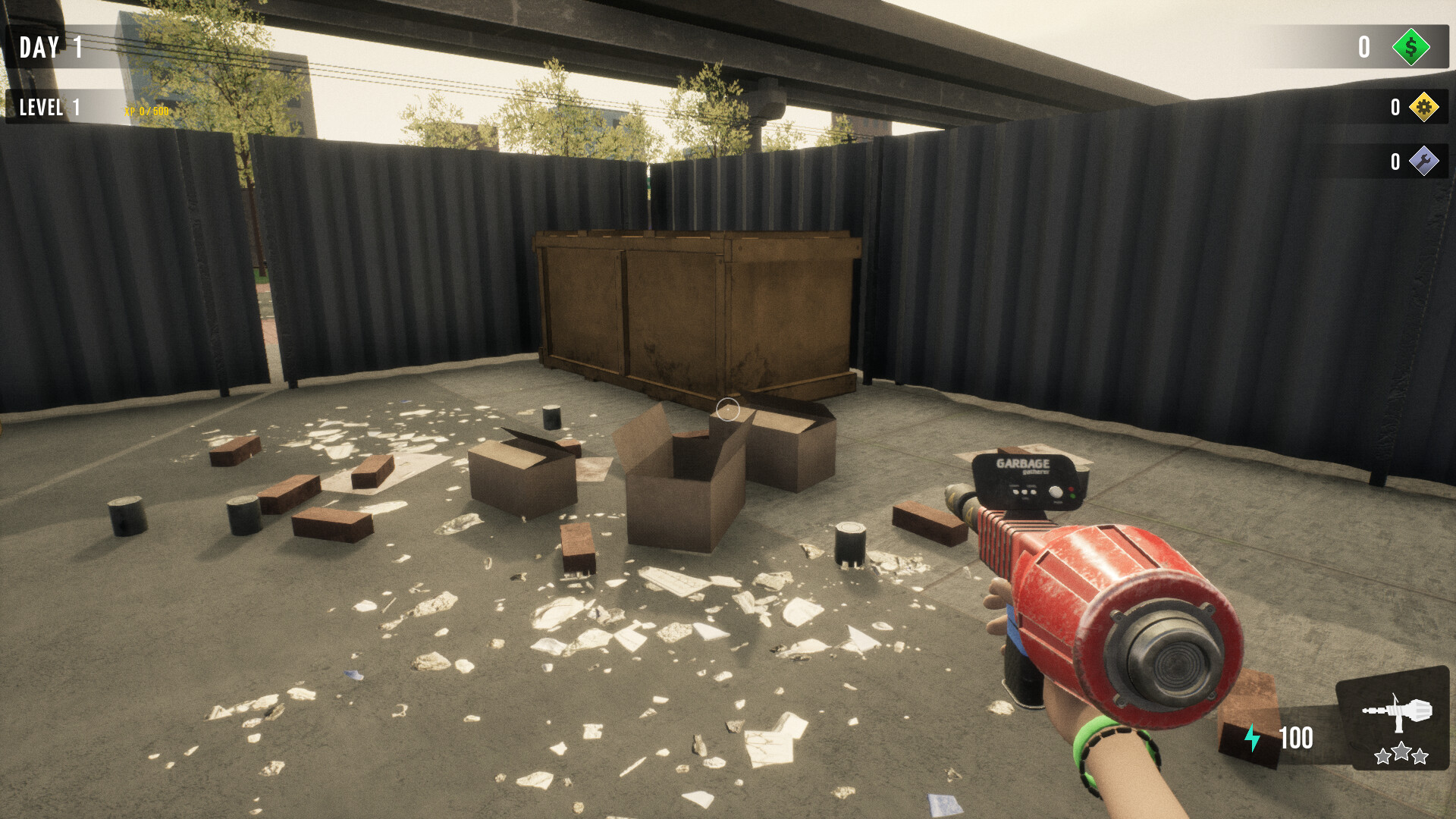Click the green dollar currency icon
The height and width of the screenshot is (819, 1456).
click(1410, 49)
